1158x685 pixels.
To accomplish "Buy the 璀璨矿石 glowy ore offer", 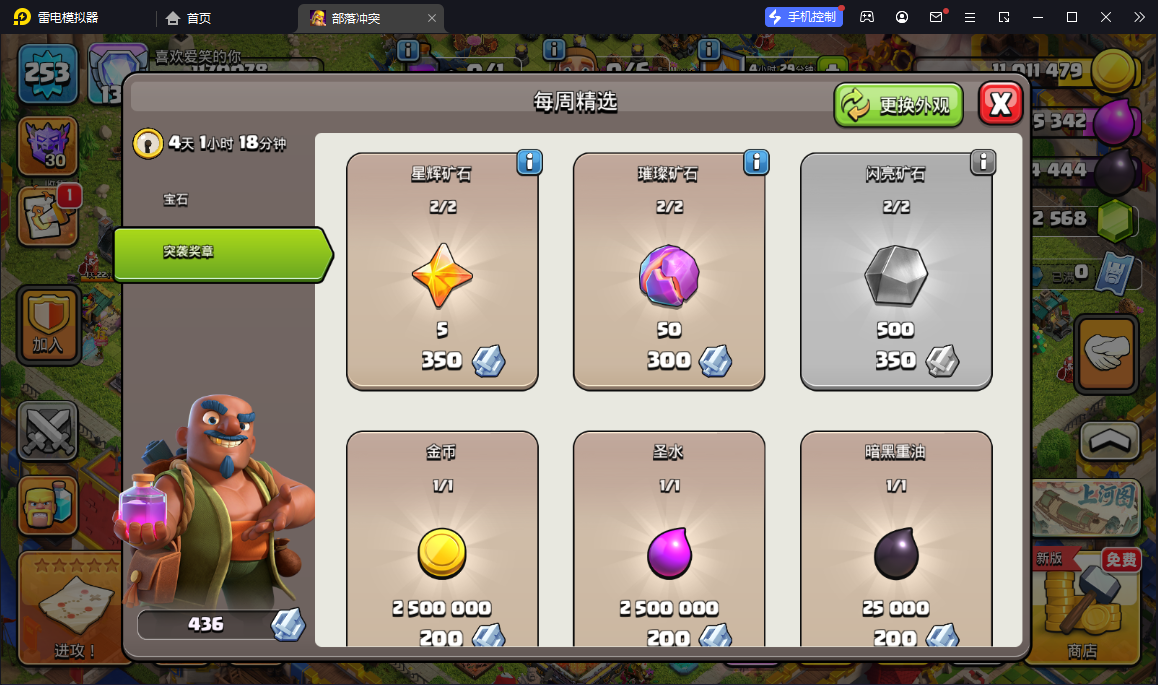I will 669,271.
